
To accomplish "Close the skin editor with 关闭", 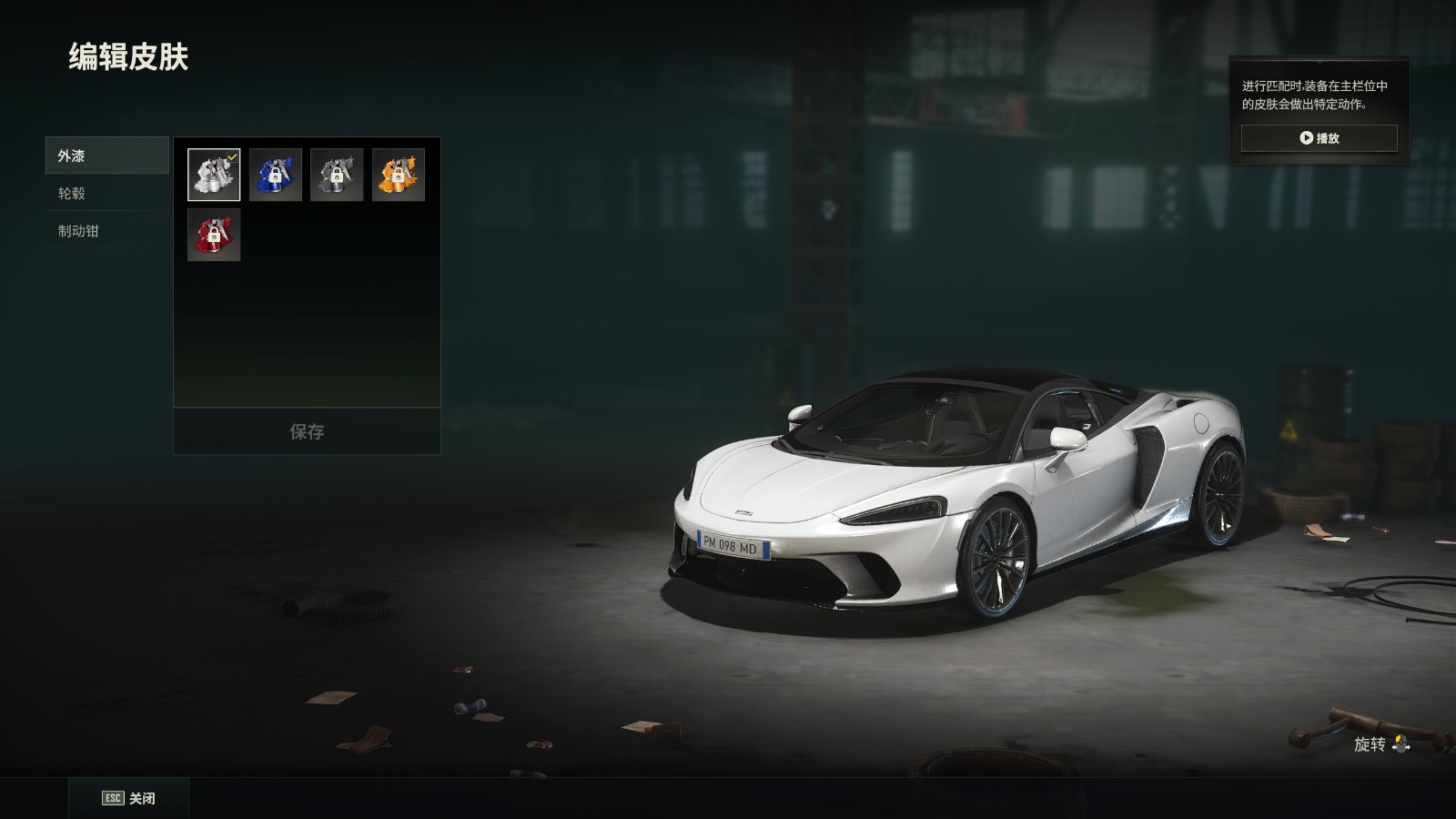I will click(128, 798).
